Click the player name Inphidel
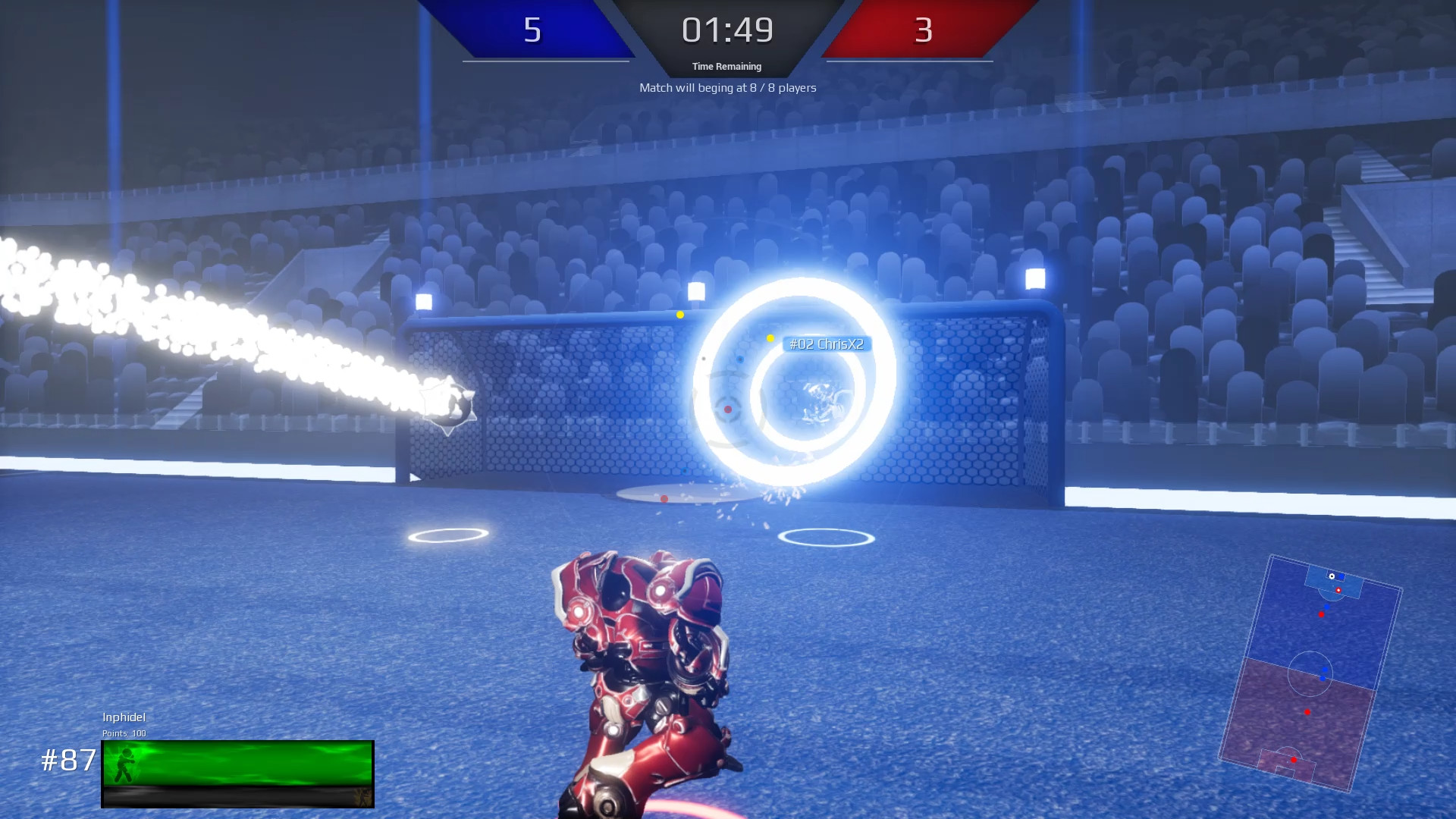 point(124,717)
